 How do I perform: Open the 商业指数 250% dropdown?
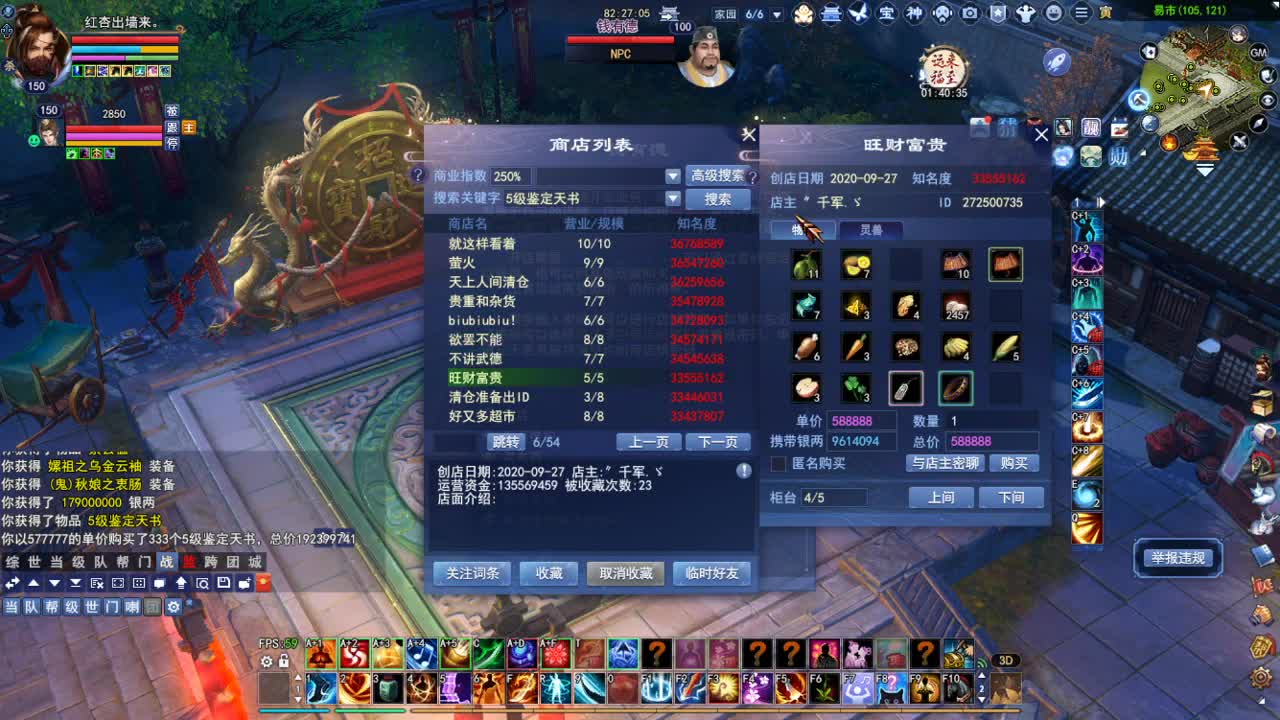coord(674,175)
